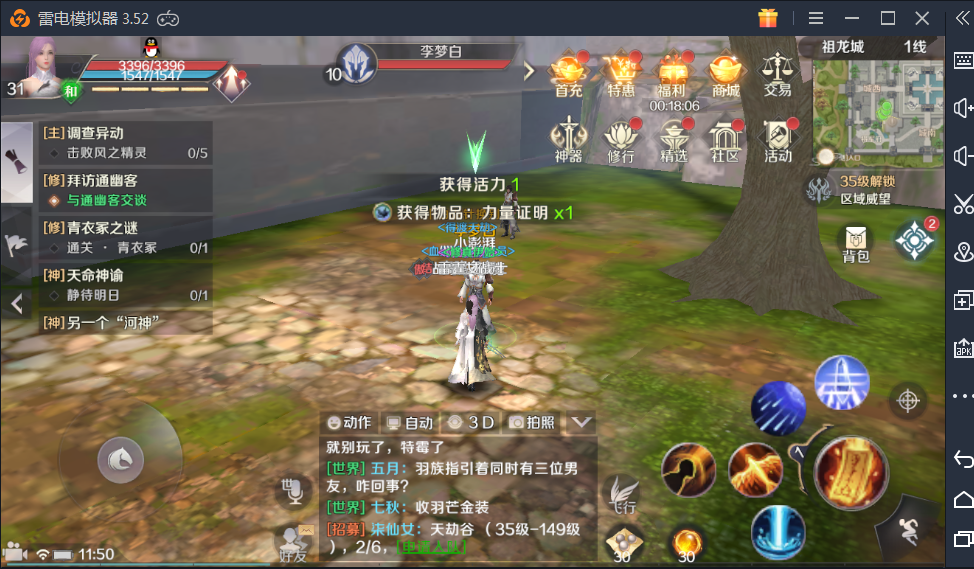Screen dimensions: 974x569
Task: Open the 精选 featured menu
Action: tap(673, 140)
